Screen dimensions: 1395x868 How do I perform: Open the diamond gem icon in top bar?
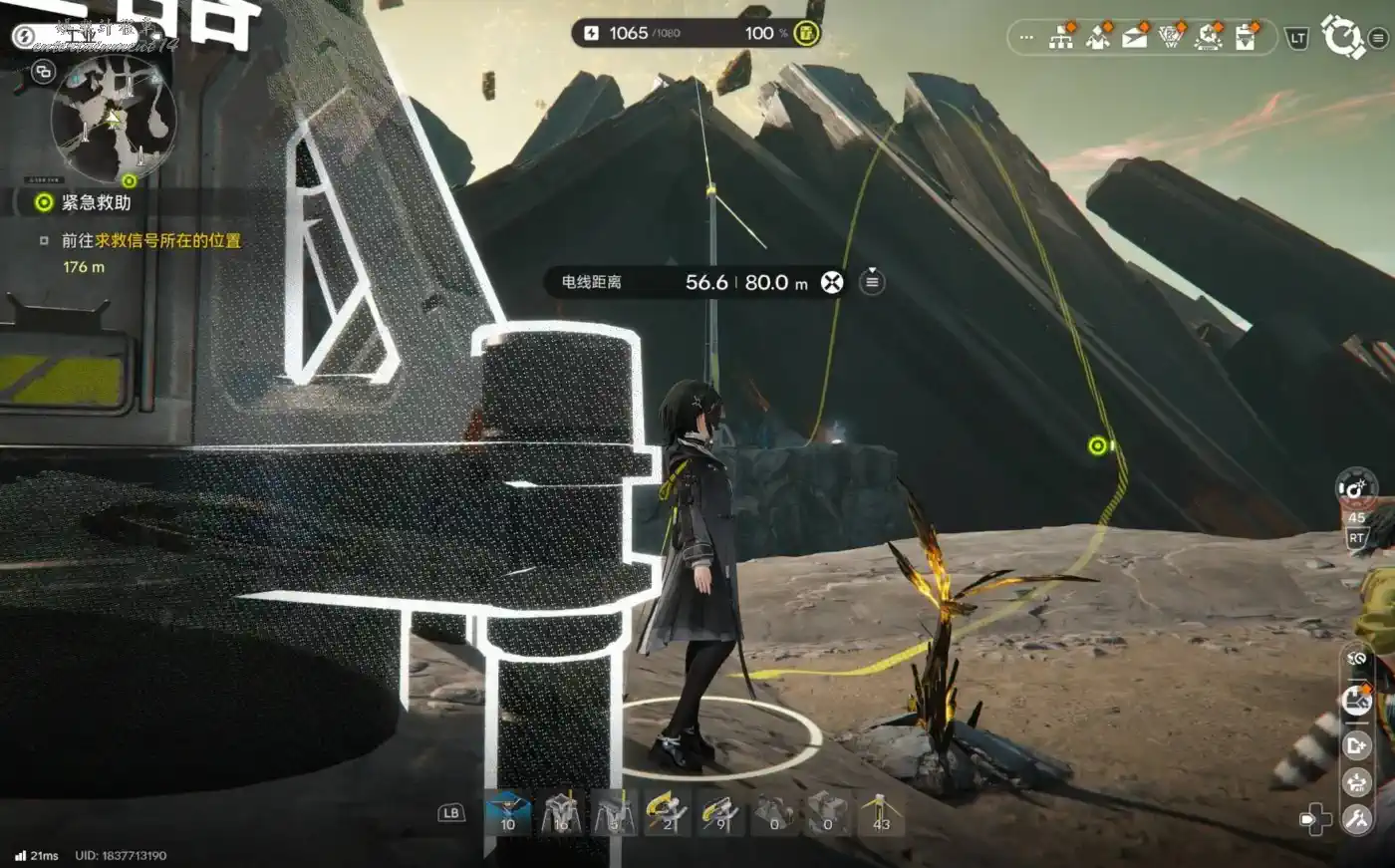pyautogui.click(x=1172, y=38)
